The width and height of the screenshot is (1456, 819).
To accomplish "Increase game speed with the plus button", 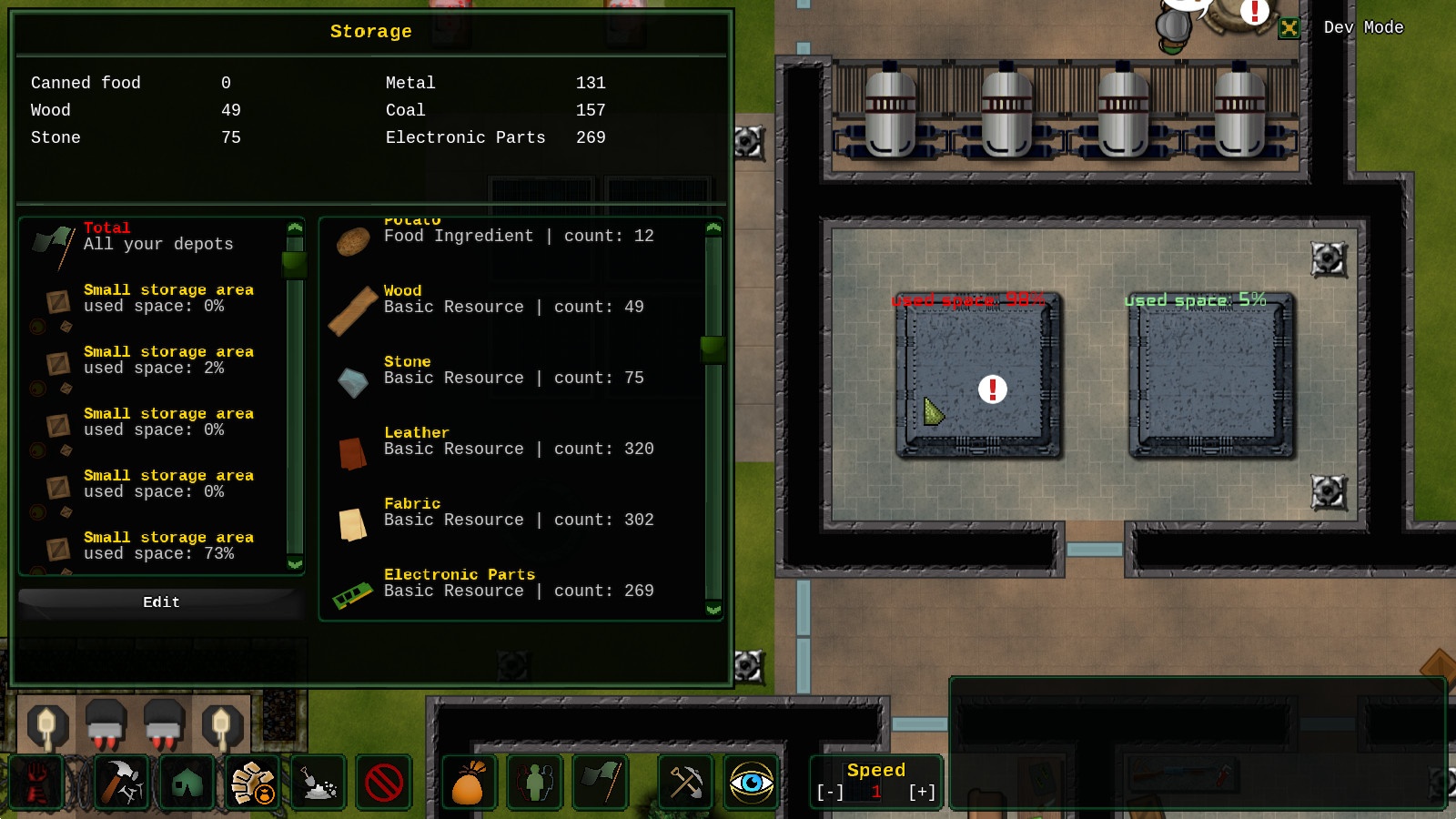I will (x=922, y=793).
